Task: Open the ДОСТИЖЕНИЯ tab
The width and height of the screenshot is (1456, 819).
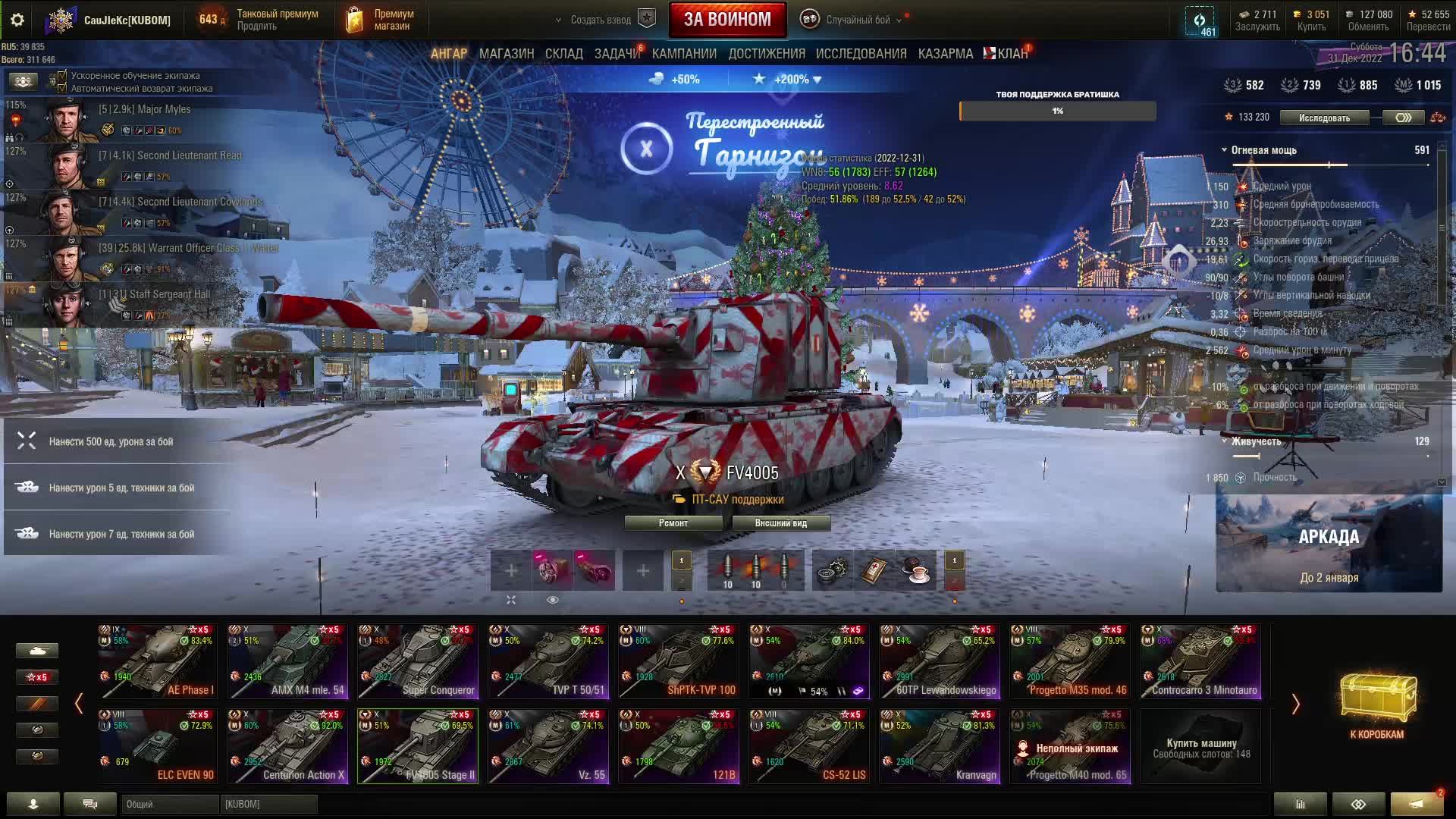Action: (x=766, y=54)
